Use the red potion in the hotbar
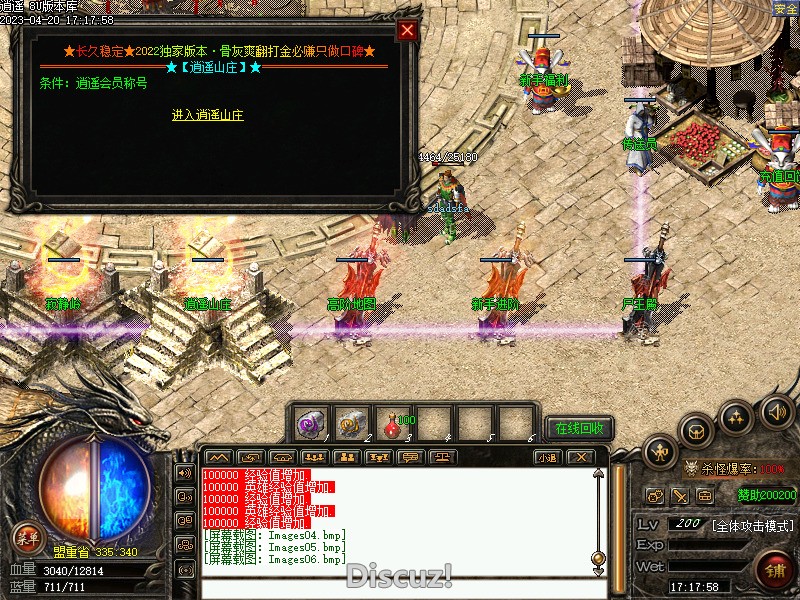The image size is (800, 600). (393, 424)
